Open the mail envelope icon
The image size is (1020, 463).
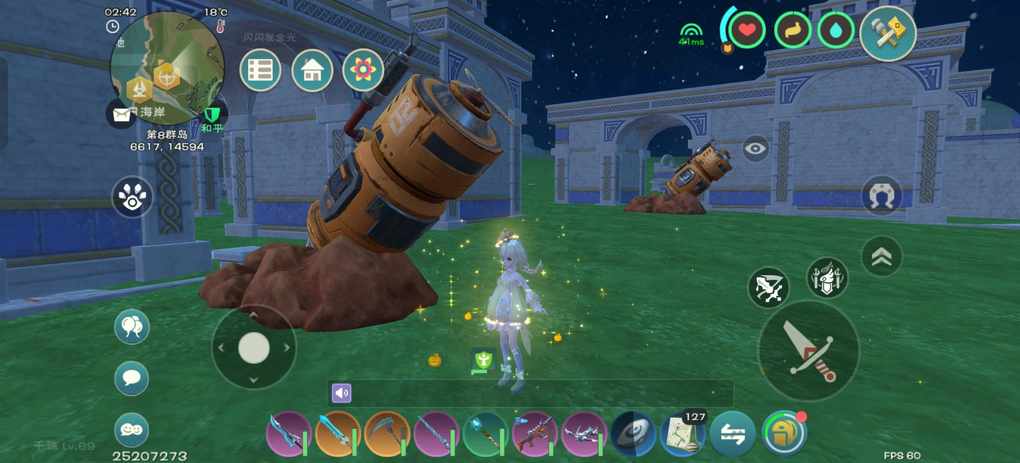coord(122,114)
